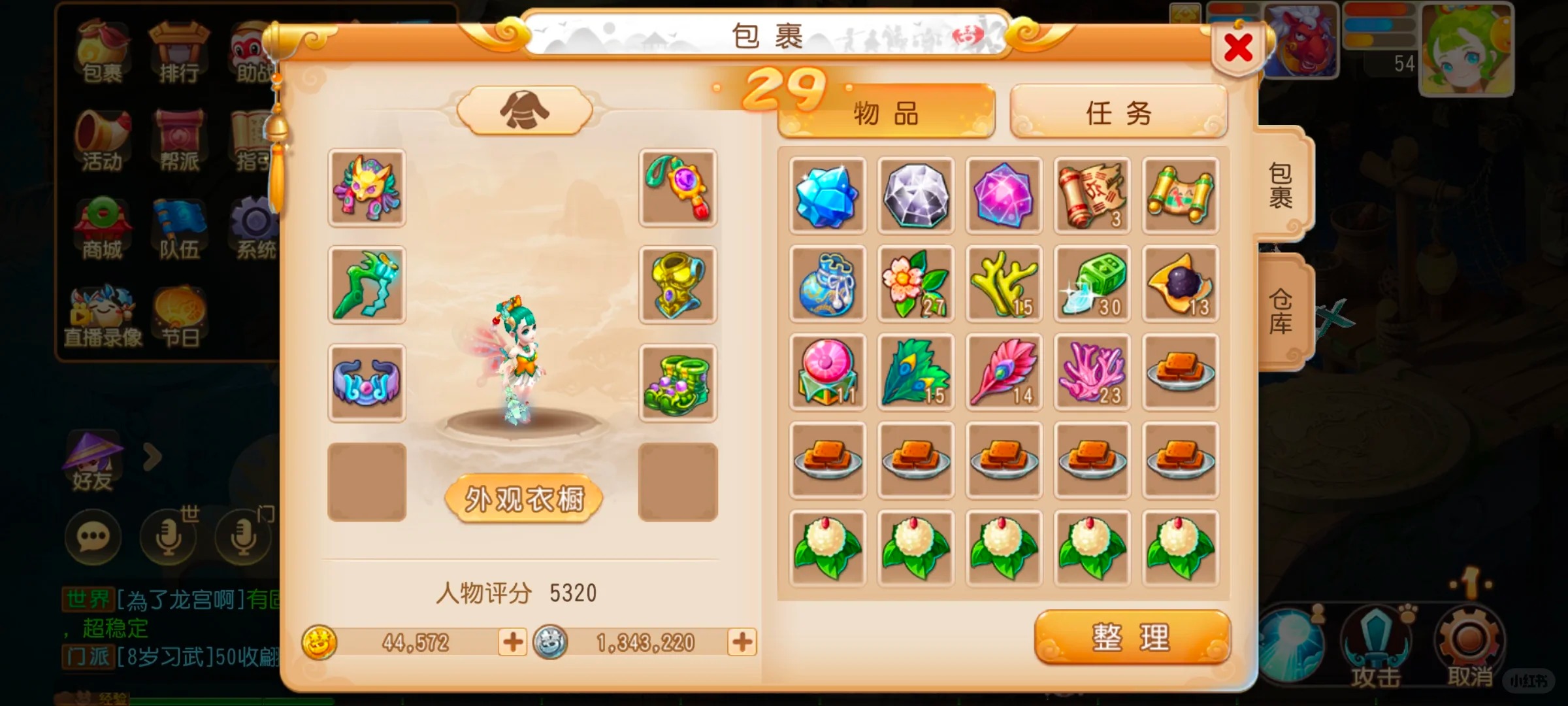Choose the pink coral stack of 23
Image resolution: width=1568 pixels, height=706 pixels.
1092,372
